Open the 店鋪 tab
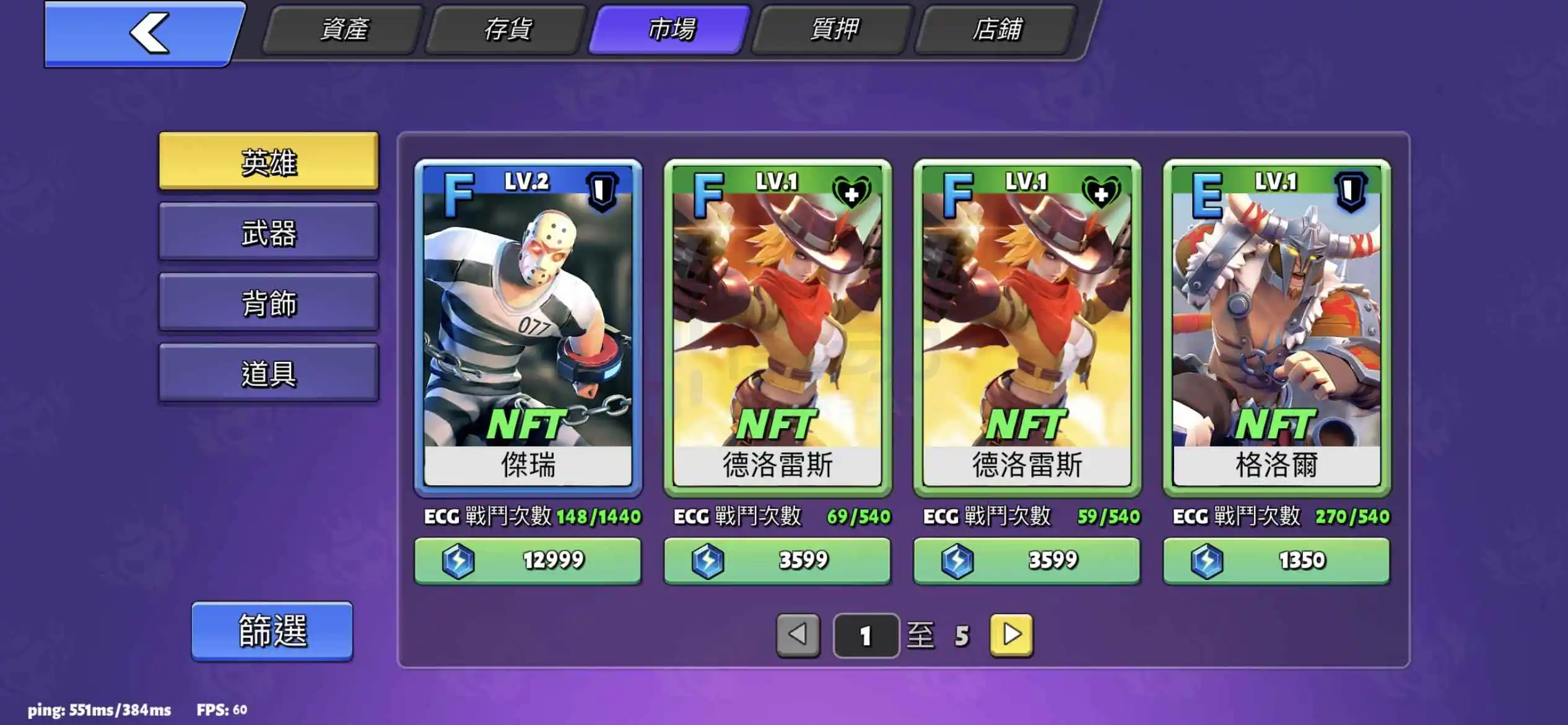 (x=996, y=30)
